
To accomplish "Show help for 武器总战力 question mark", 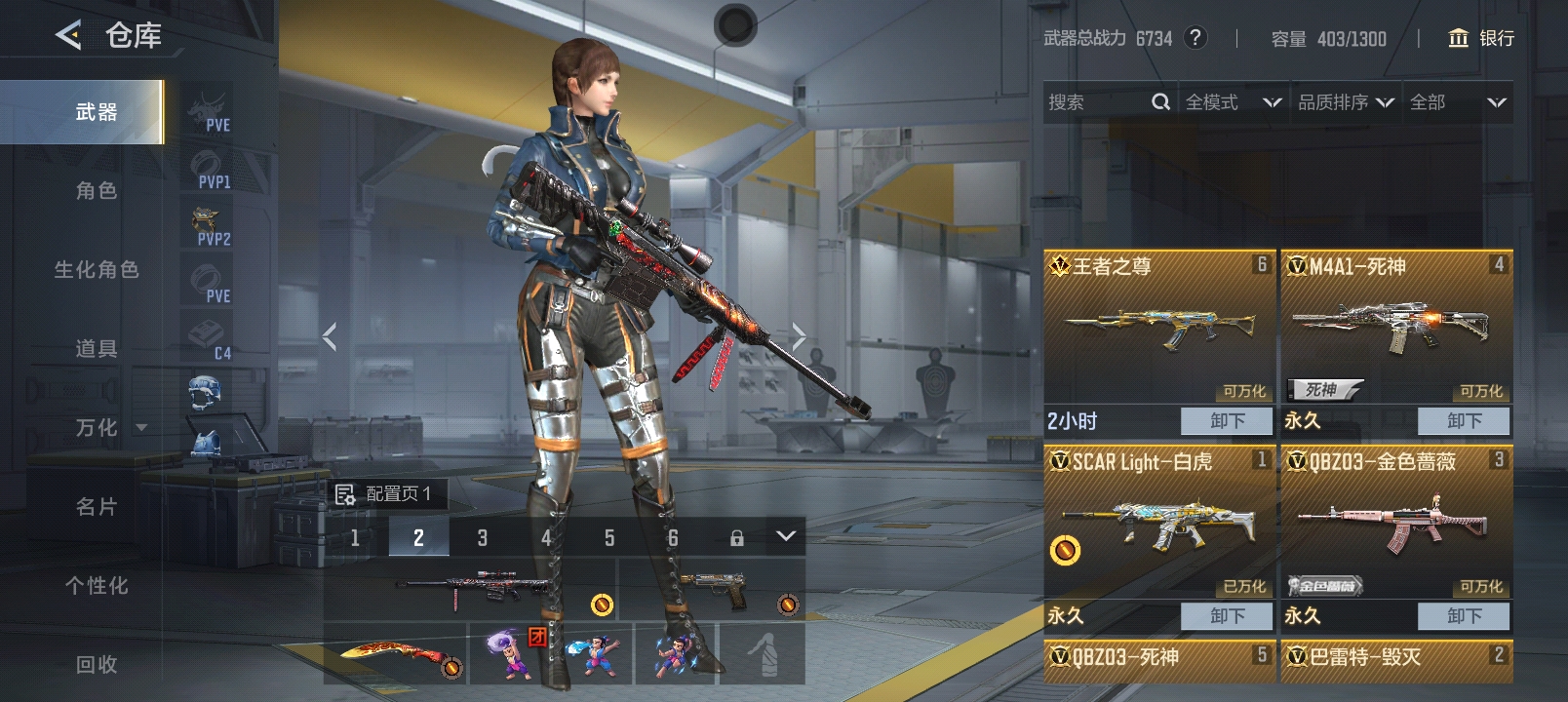I will pyautogui.click(x=1195, y=38).
